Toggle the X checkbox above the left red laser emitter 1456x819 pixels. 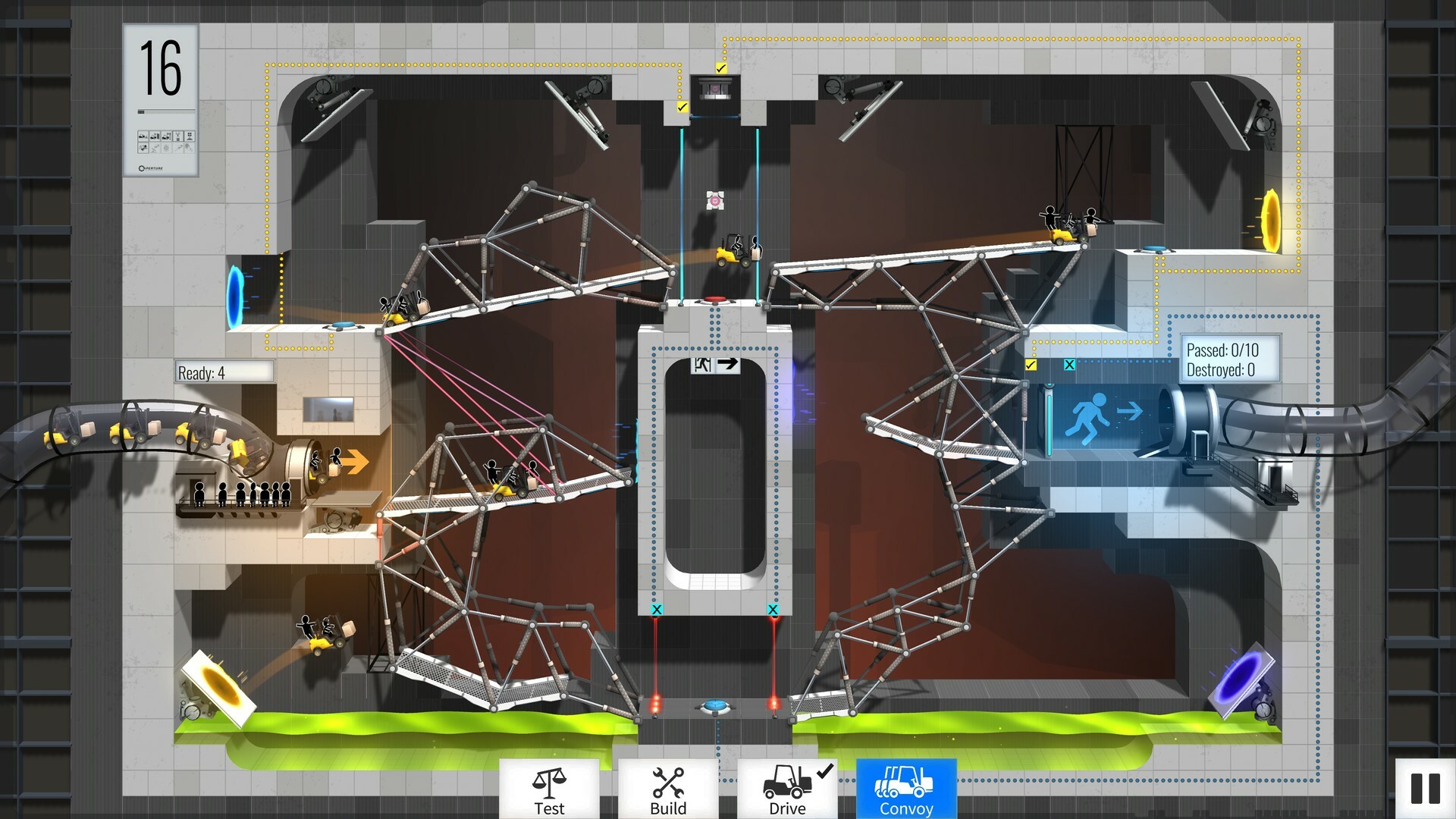[x=657, y=609]
